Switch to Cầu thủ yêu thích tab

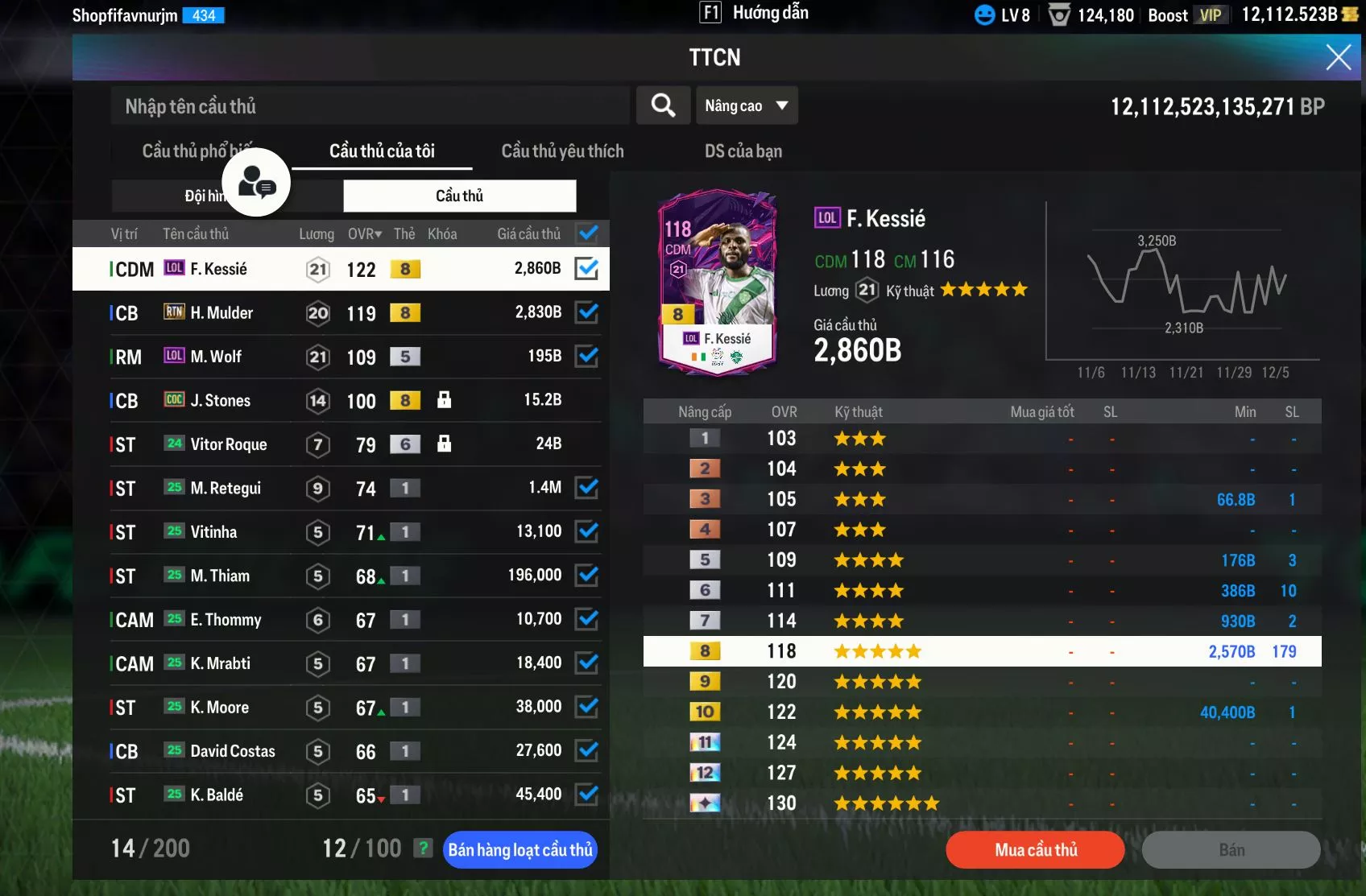[562, 151]
